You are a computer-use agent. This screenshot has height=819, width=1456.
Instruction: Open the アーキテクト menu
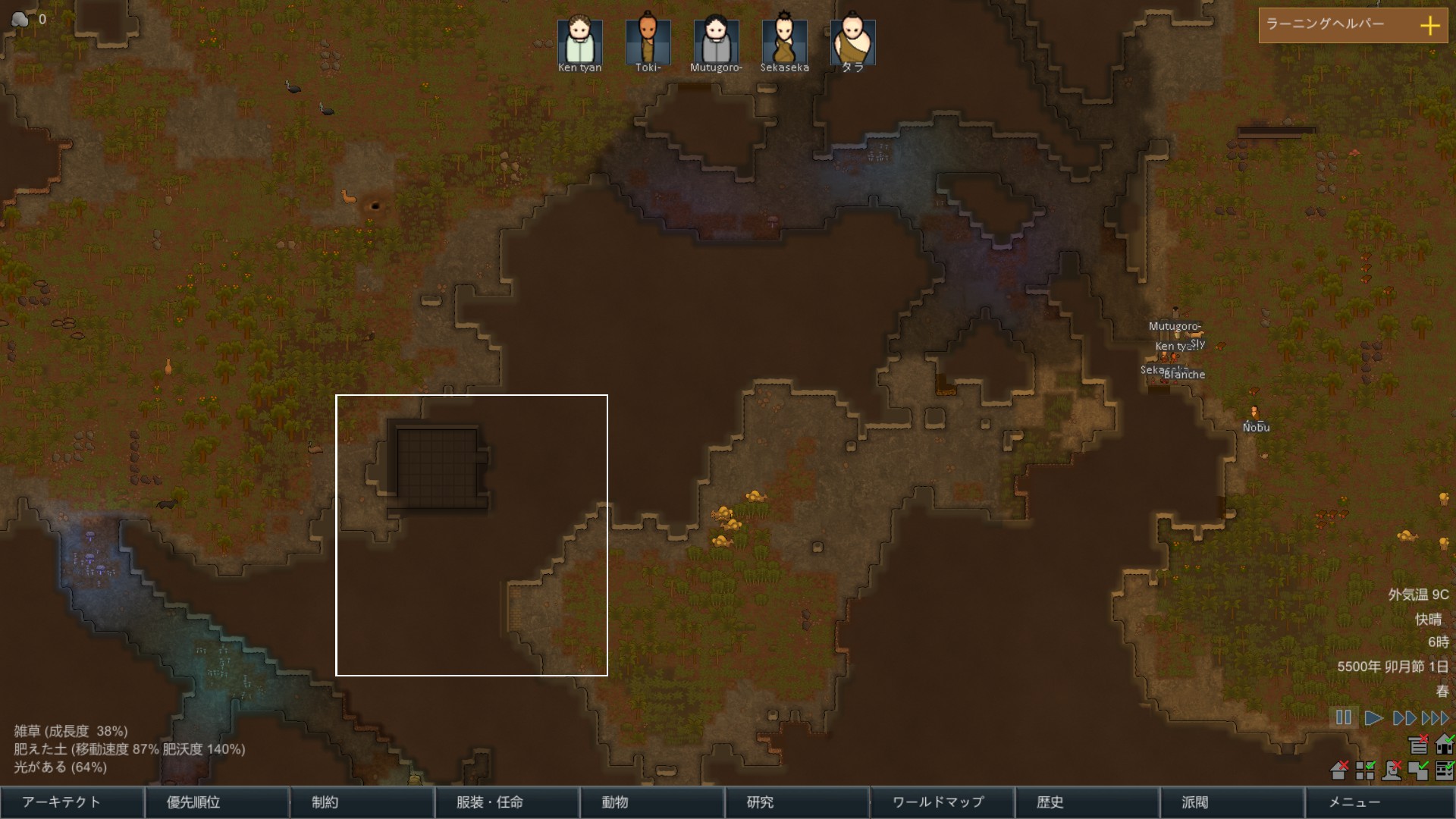coord(72,802)
